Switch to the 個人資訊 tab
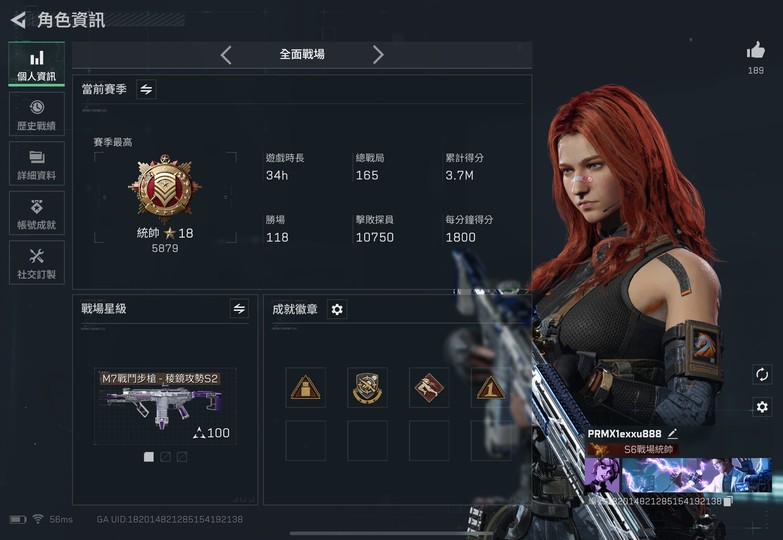783x540 pixels. [36, 65]
